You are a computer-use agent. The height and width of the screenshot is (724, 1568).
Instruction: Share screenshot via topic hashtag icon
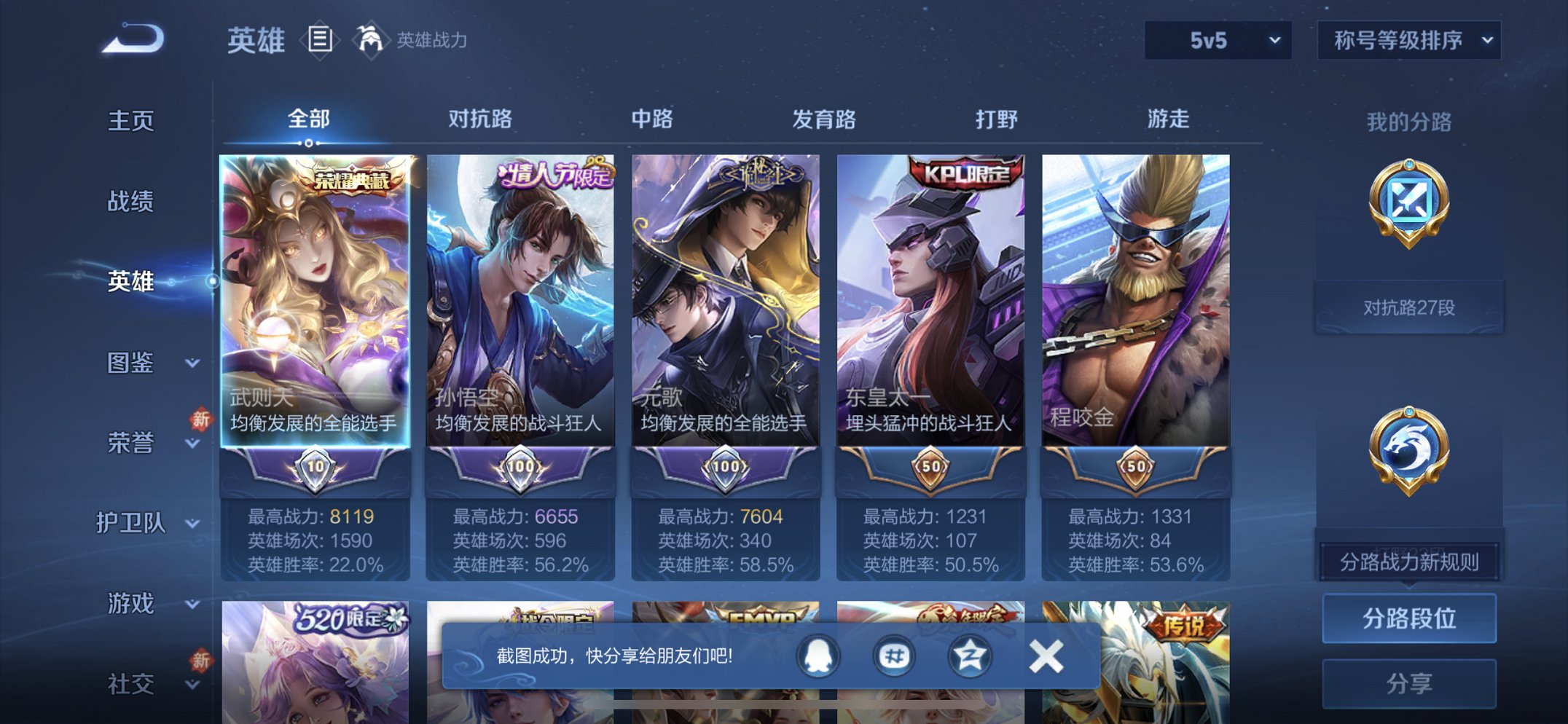(893, 654)
